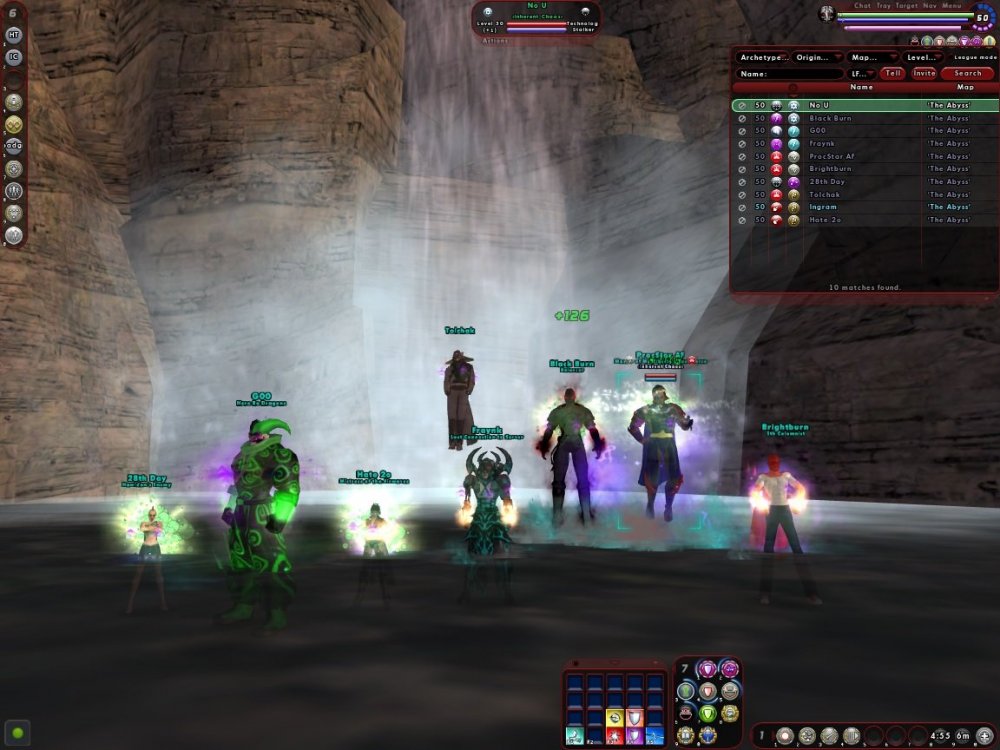
Task: Activate the HT macro button
Action: [14, 34]
